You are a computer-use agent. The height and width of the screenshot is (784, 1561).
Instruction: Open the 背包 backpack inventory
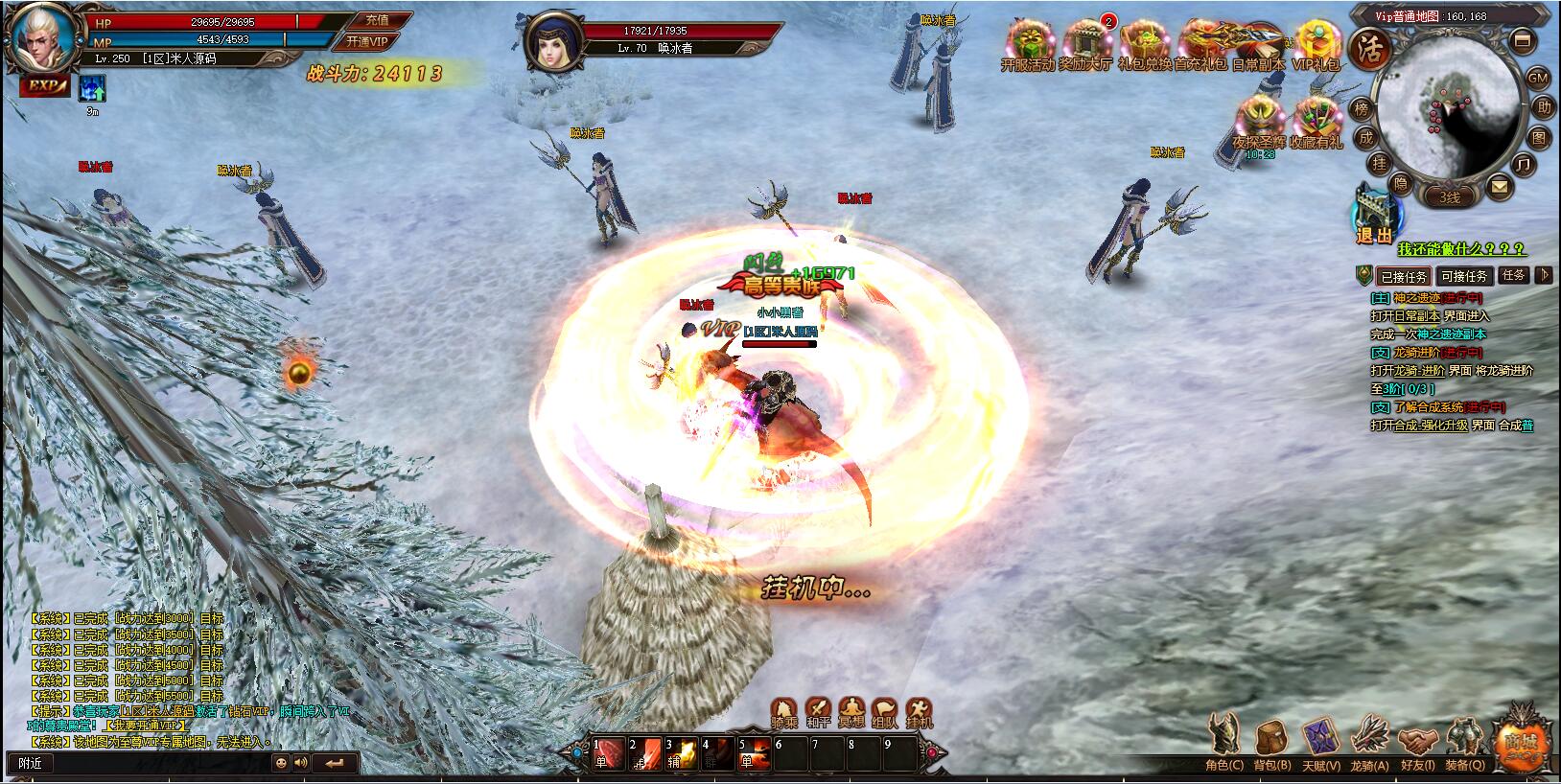click(x=1272, y=744)
